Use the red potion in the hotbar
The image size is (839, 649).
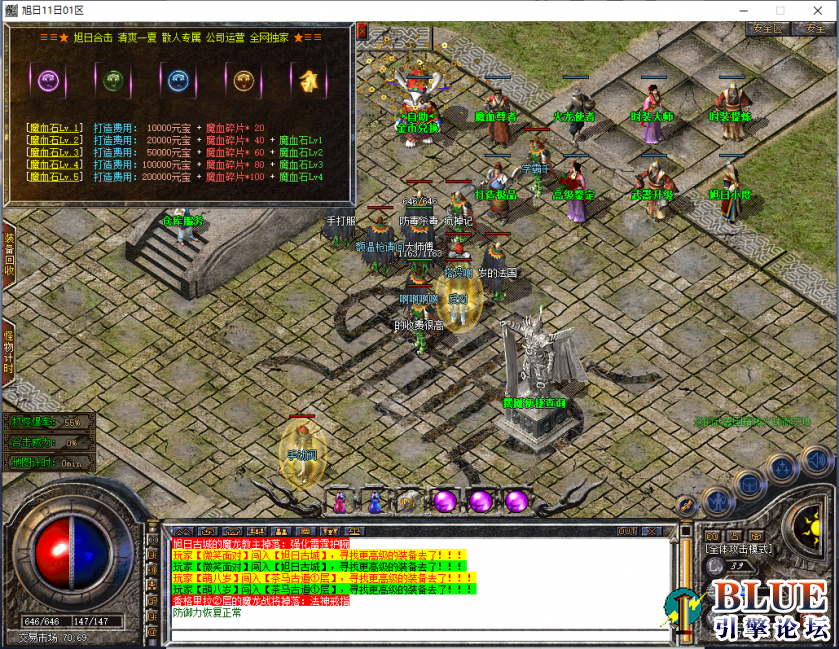[340, 502]
